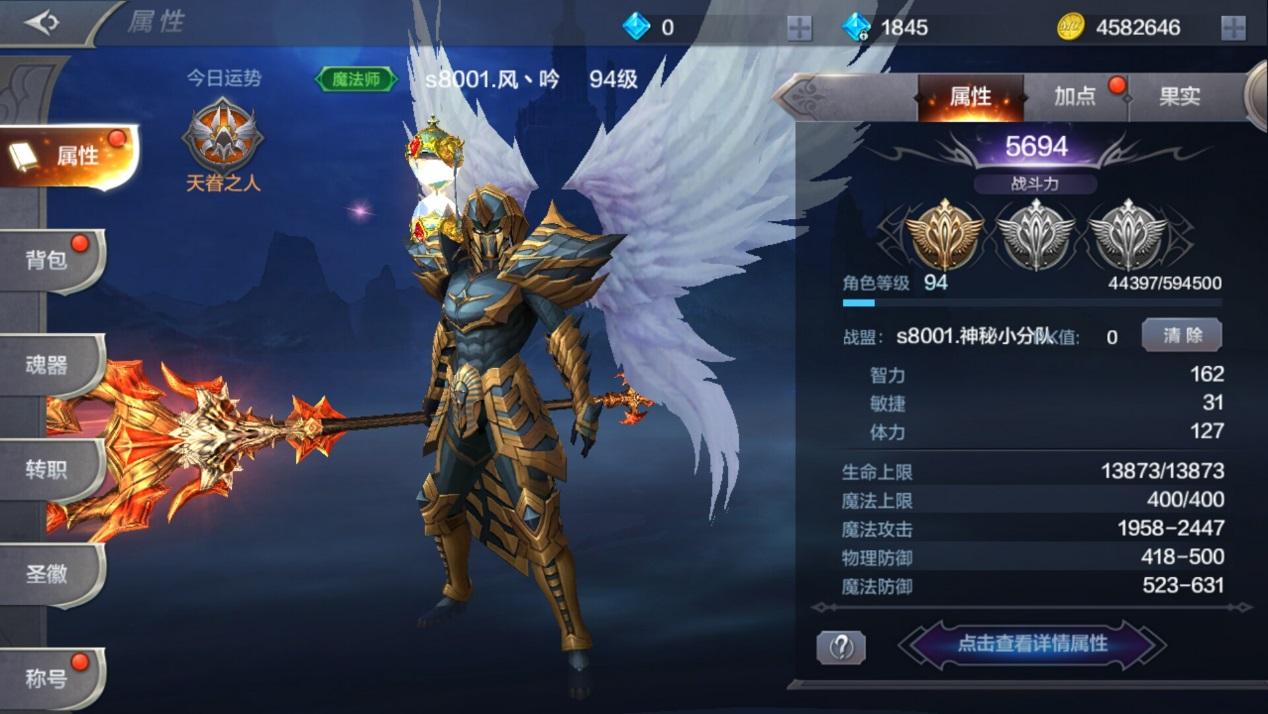This screenshot has height=714, width=1268.
Task: Select the gold rank medal icon
Action: (x=945, y=233)
